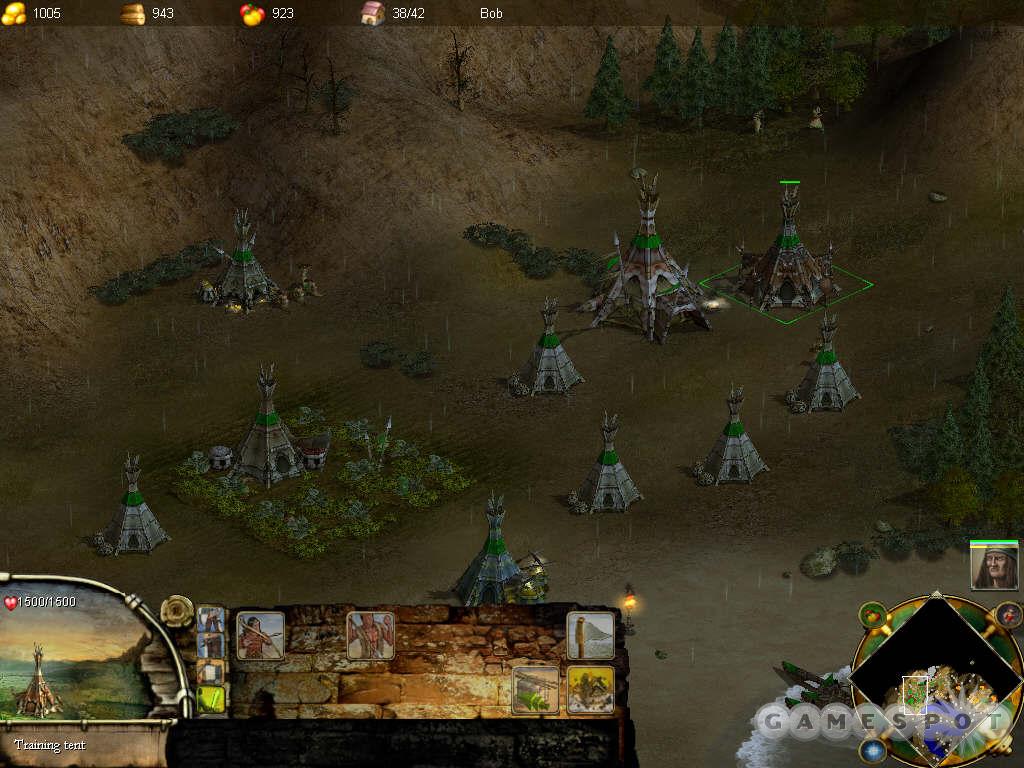
Task: Select the bright green queue slot
Action: (x=211, y=699)
